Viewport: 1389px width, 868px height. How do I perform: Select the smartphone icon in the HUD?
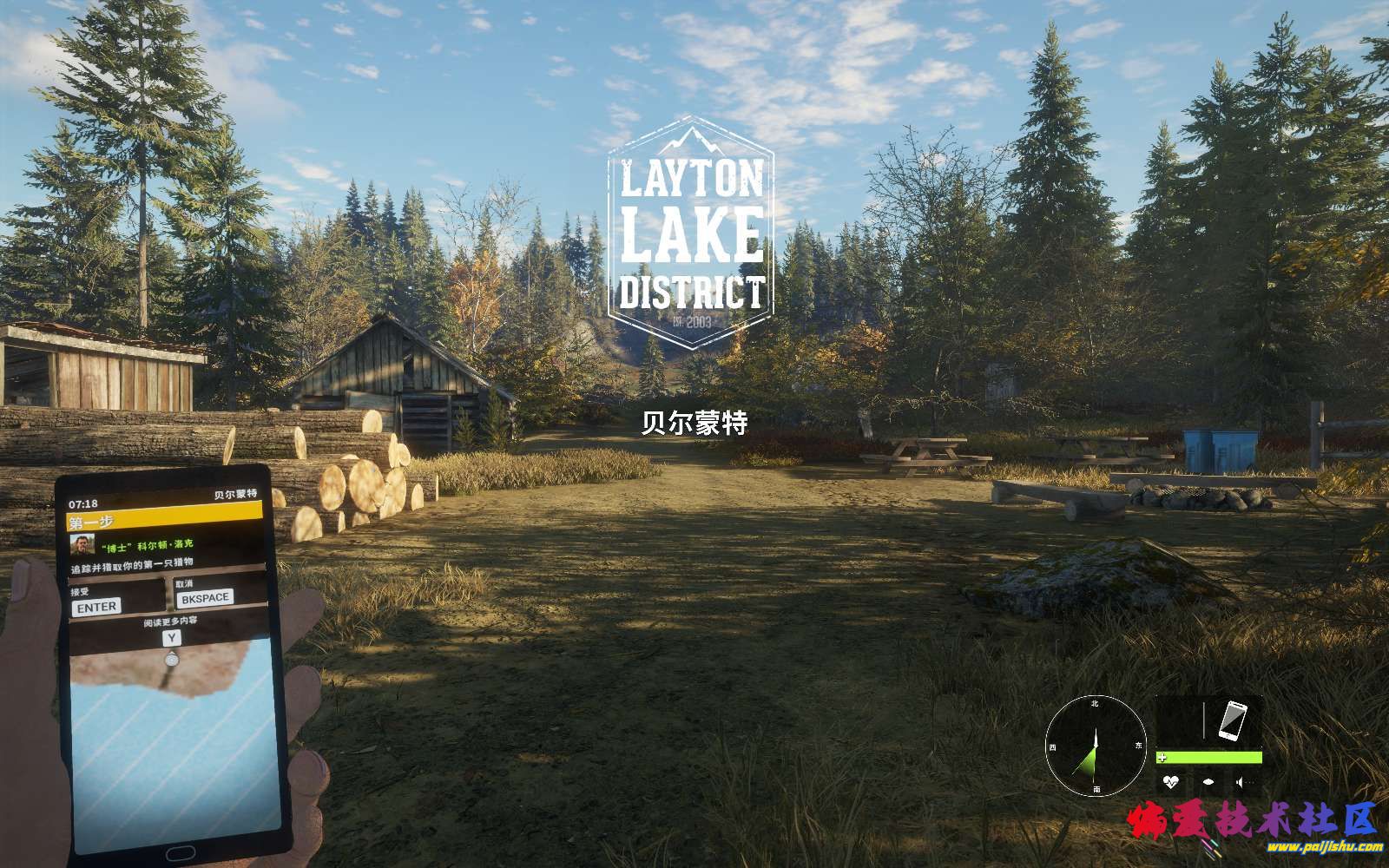[x=1234, y=720]
